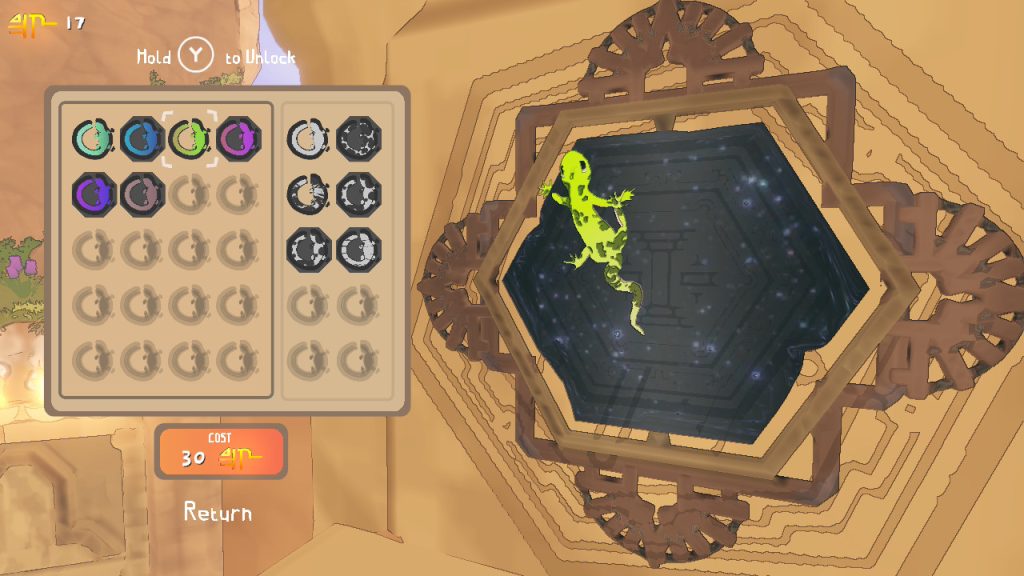Select the plain solid white pattern
The height and width of the screenshot is (576, 1024).
click(308, 138)
